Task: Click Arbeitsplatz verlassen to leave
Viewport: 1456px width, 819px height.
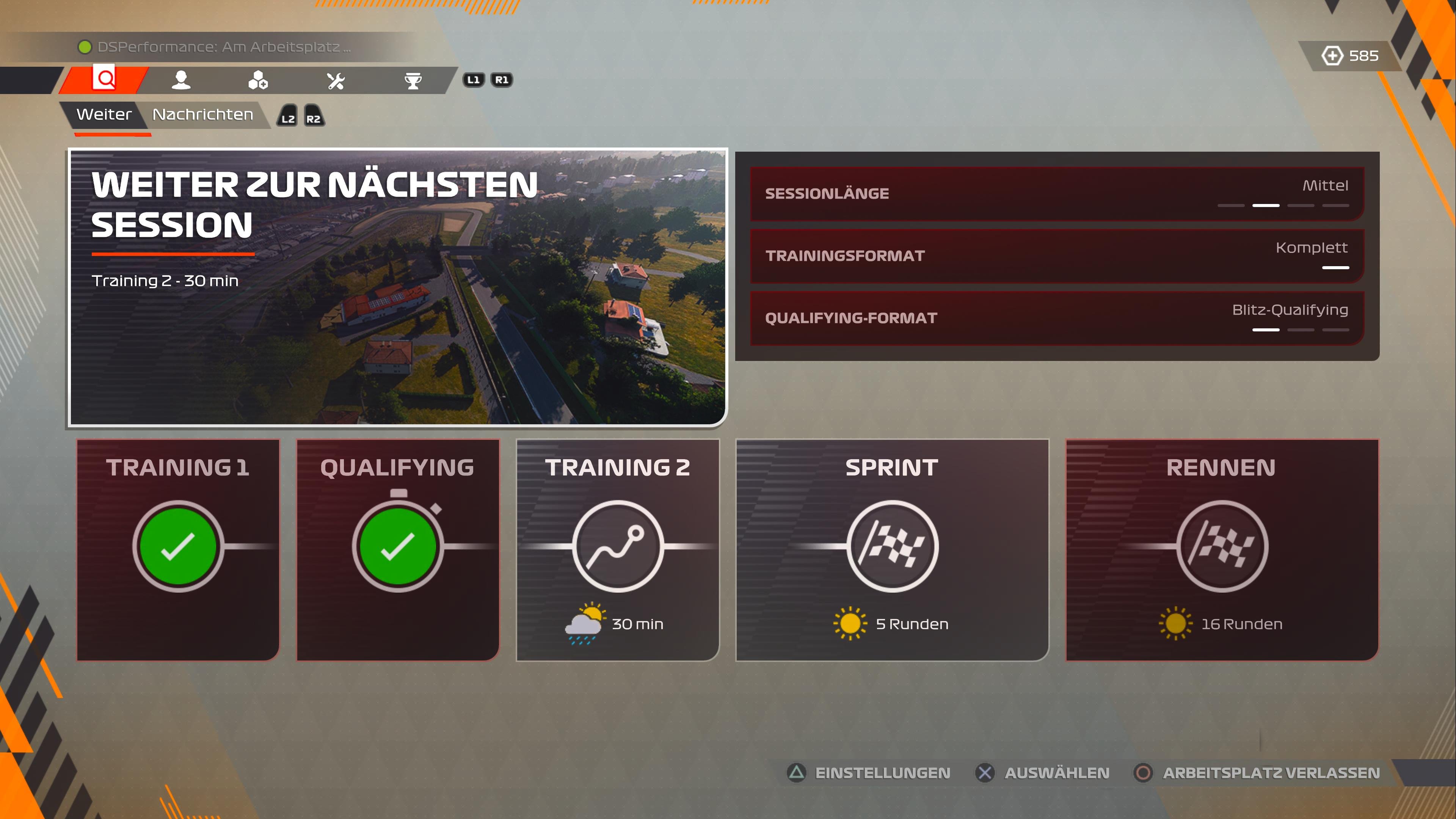Action: tap(1257, 773)
